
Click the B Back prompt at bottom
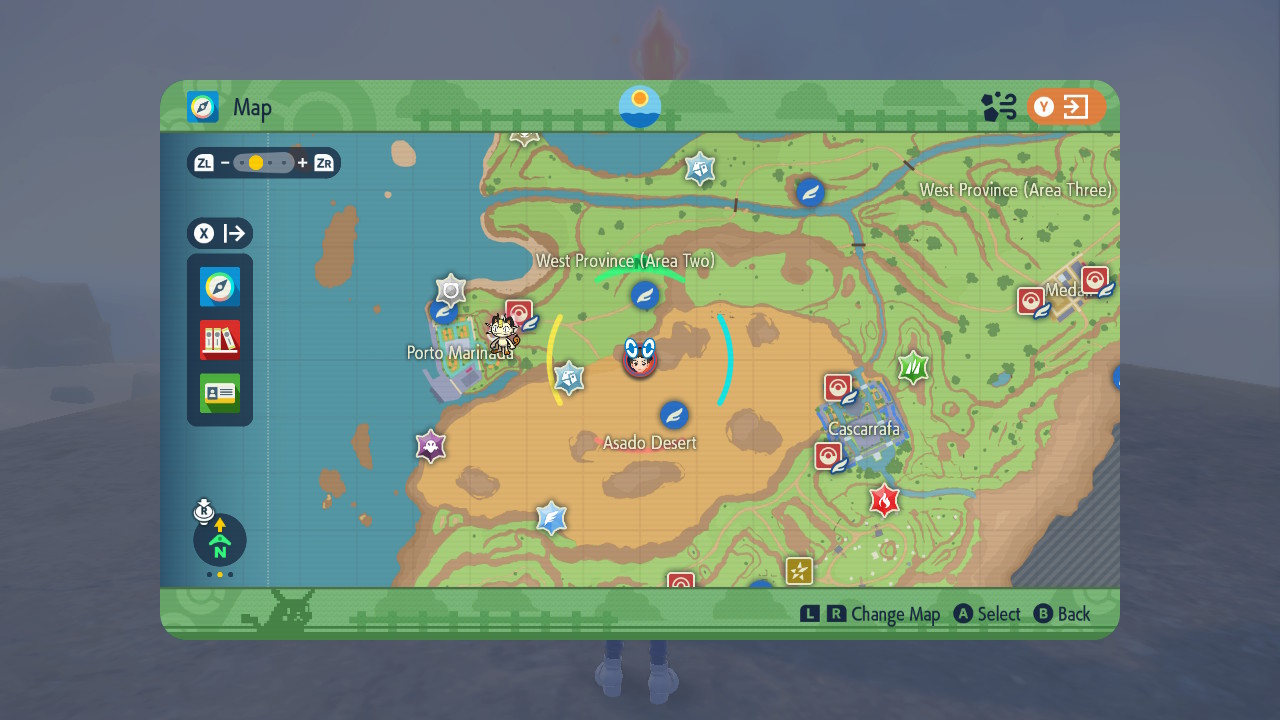click(1063, 614)
